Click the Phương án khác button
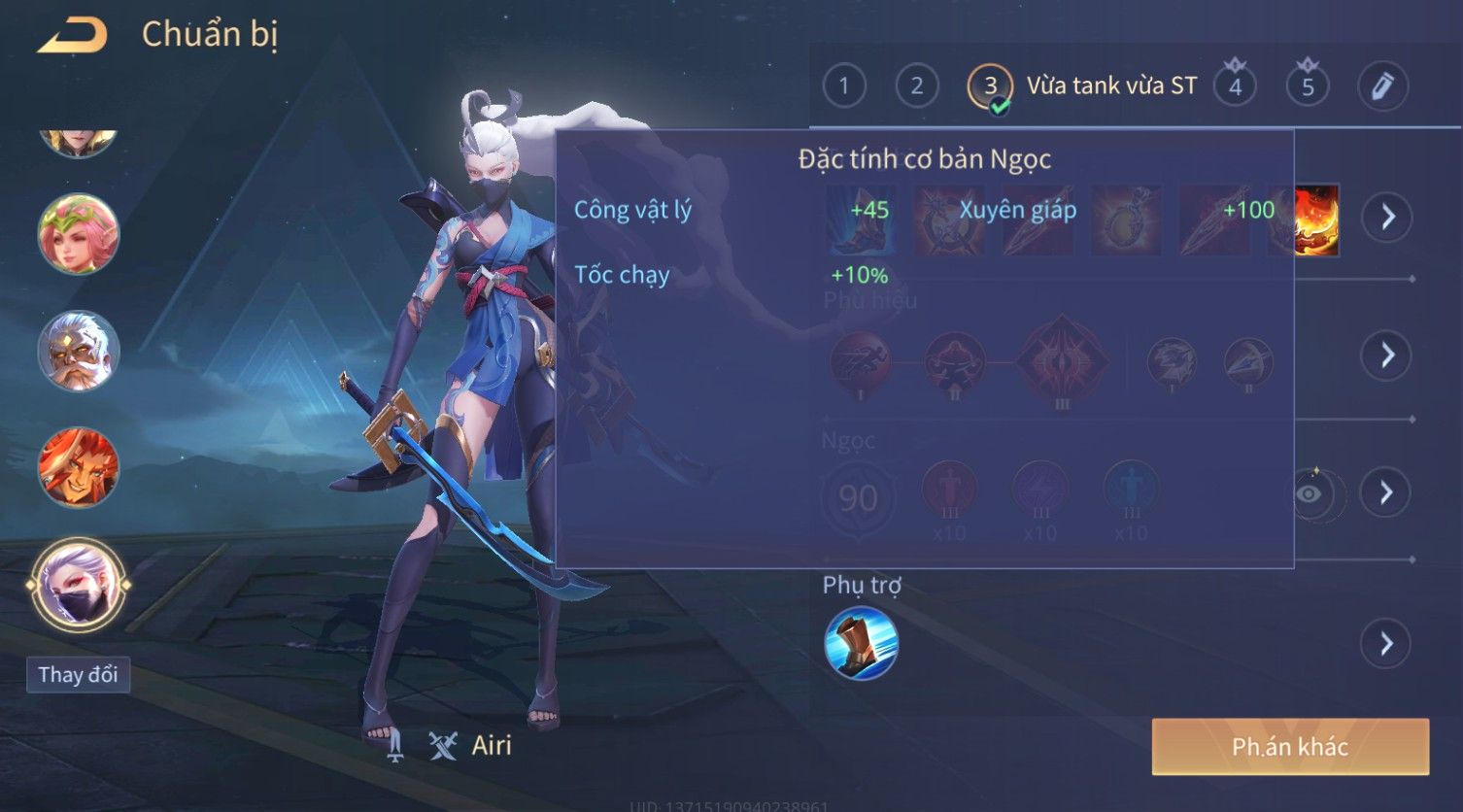The image size is (1463, 812). point(1289,746)
